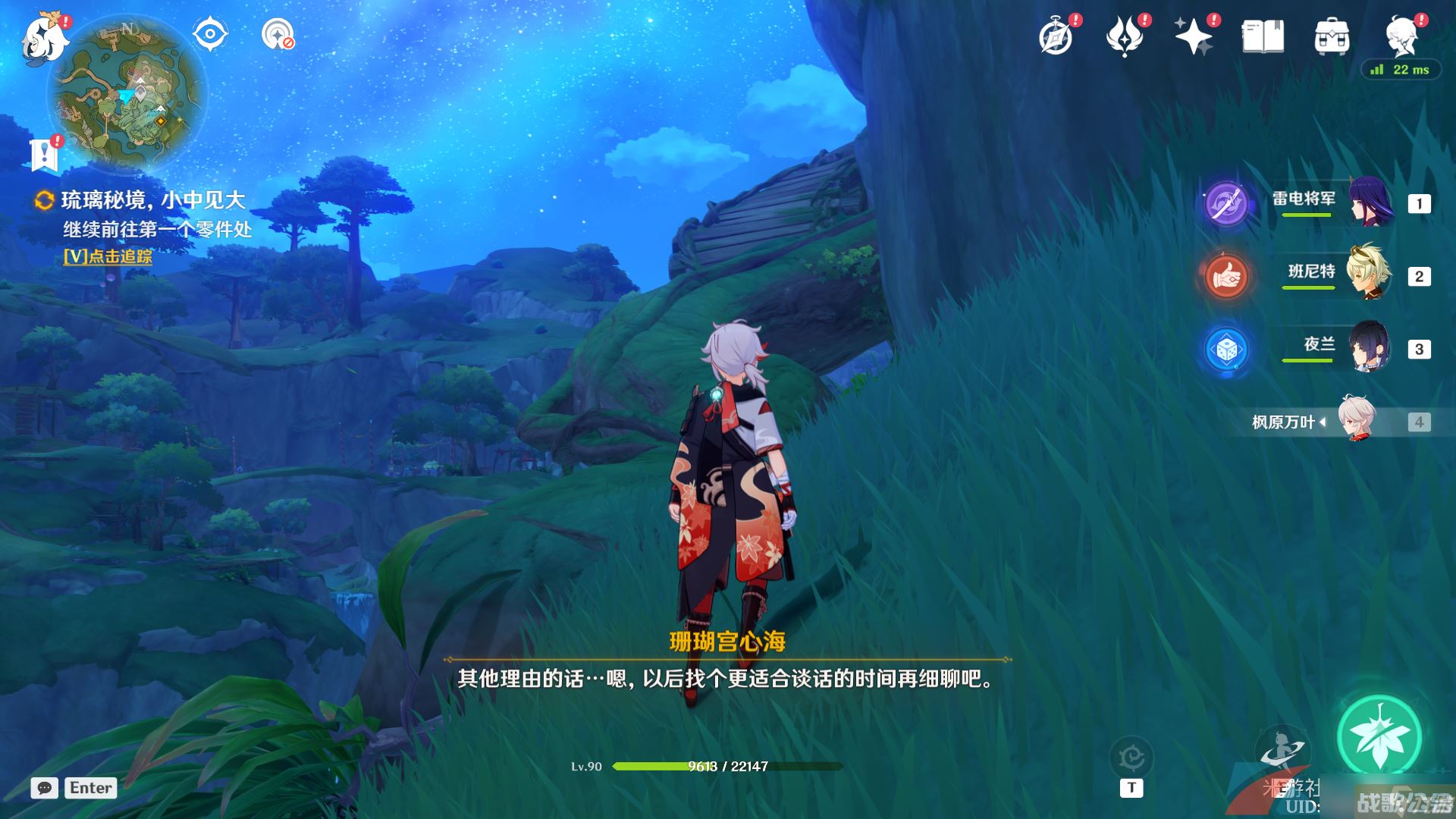Open the Paimon menu icon
Screen dimensions: 1456x819
(x=45, y=38)
